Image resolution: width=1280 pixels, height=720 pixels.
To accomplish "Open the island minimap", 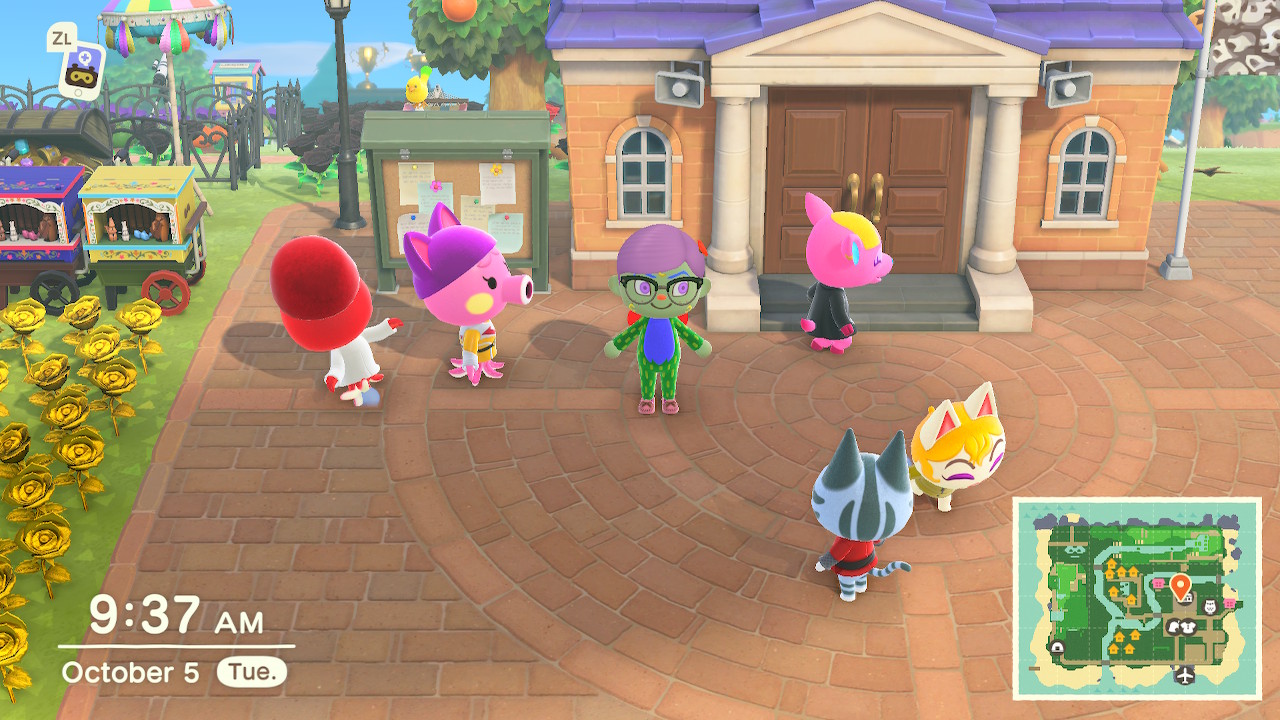I will coord(1137,597).
